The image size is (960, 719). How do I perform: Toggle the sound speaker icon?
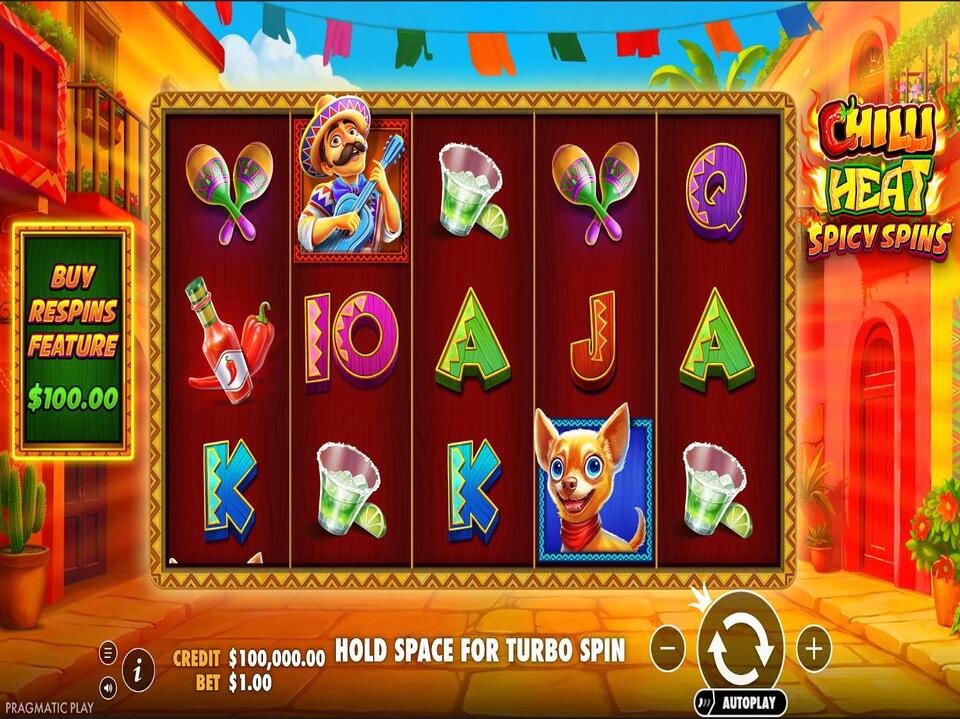[x=108, y=687]
